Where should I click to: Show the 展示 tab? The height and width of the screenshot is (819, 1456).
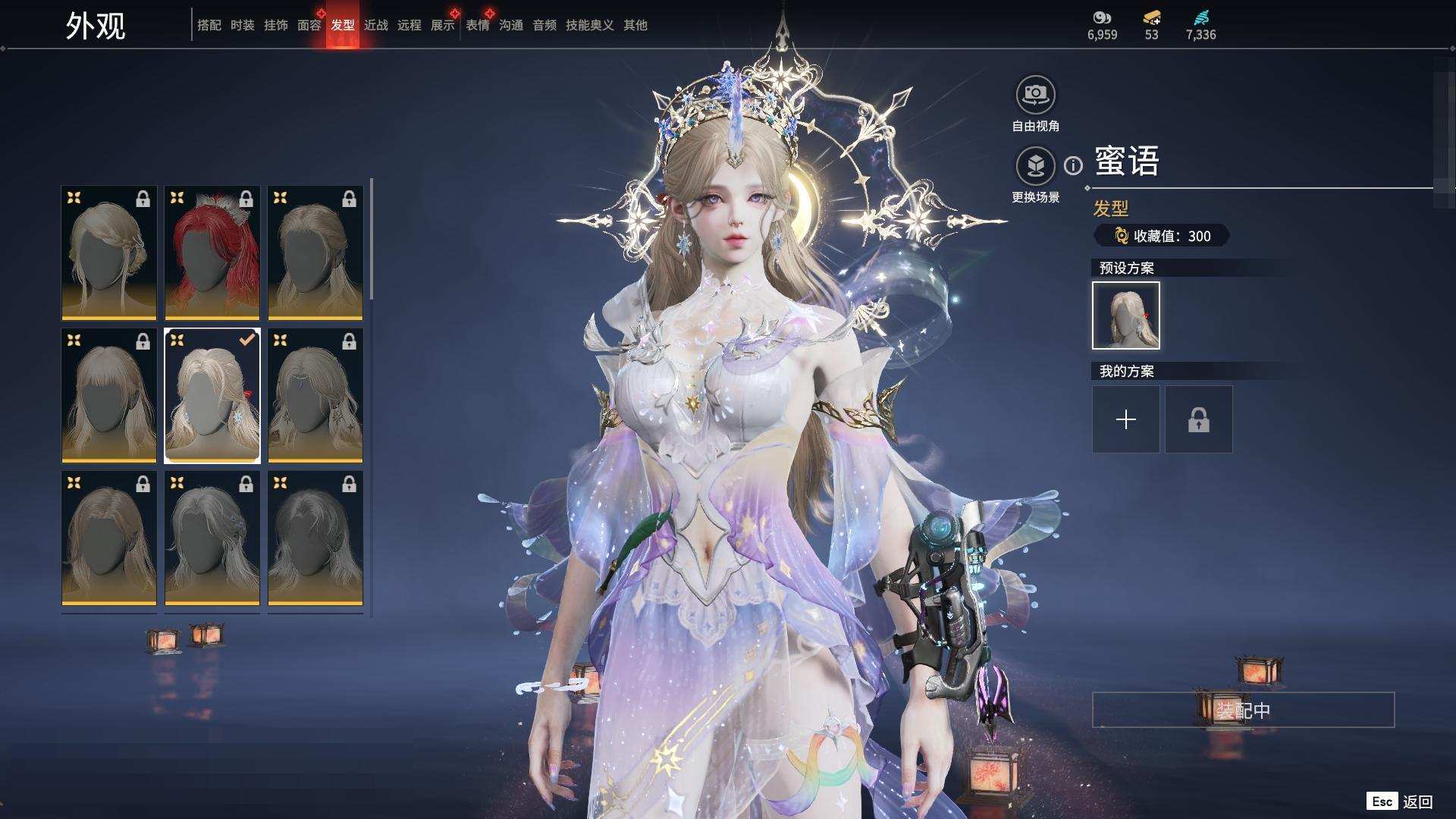(442, 25)
